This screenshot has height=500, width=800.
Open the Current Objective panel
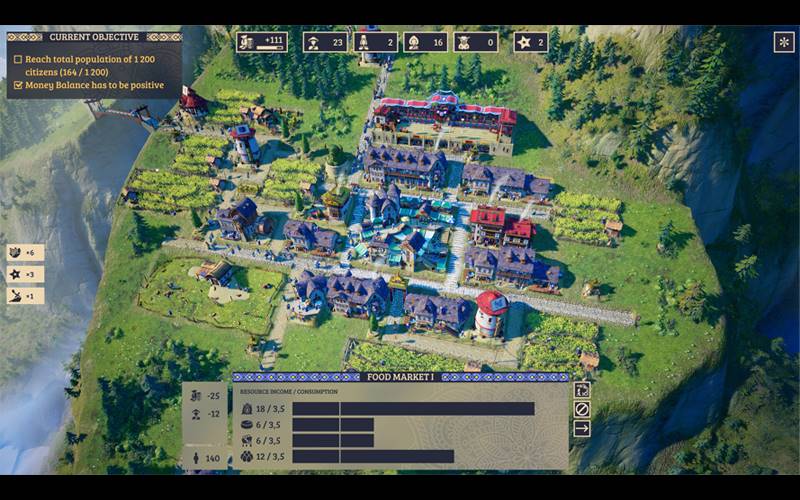(94, 37)
